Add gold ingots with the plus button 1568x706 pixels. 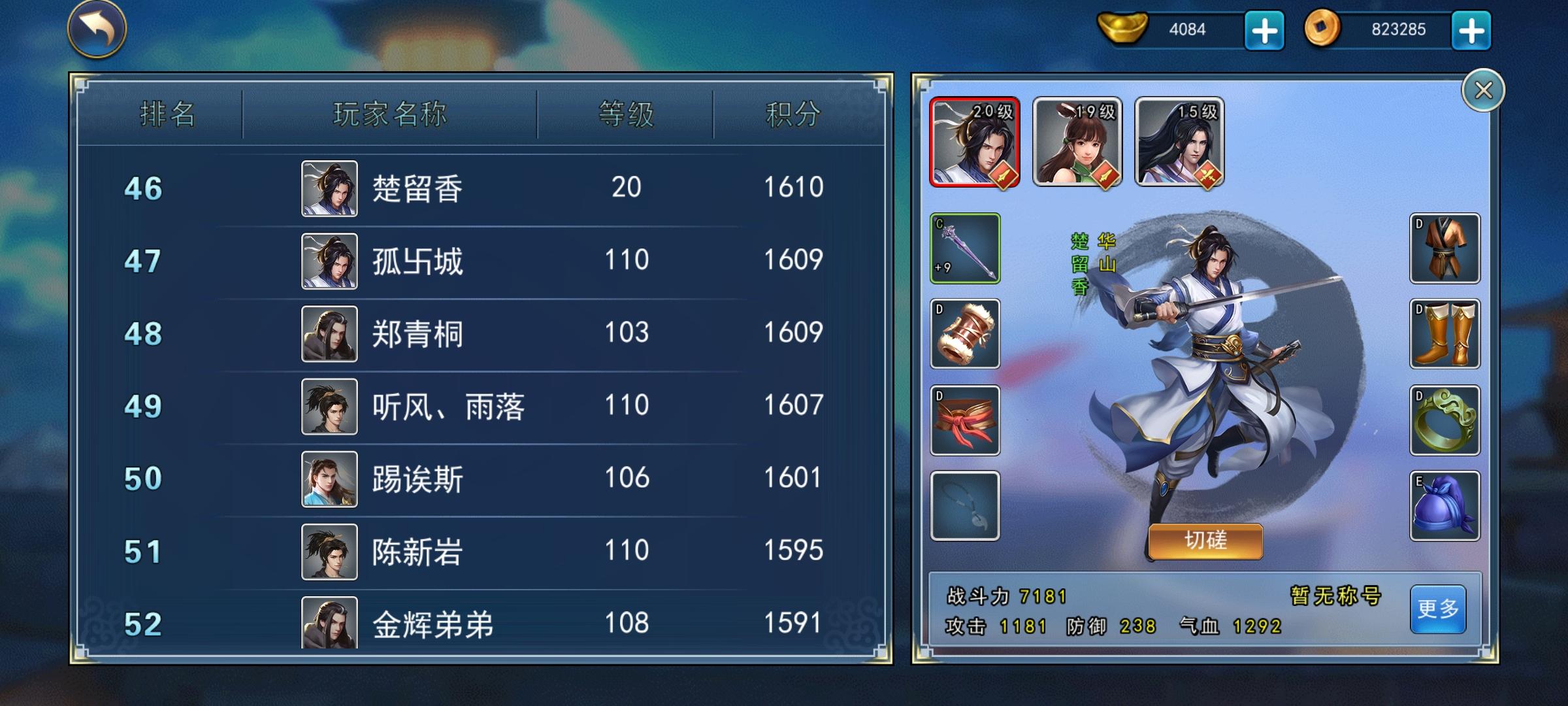point(1264,29)
